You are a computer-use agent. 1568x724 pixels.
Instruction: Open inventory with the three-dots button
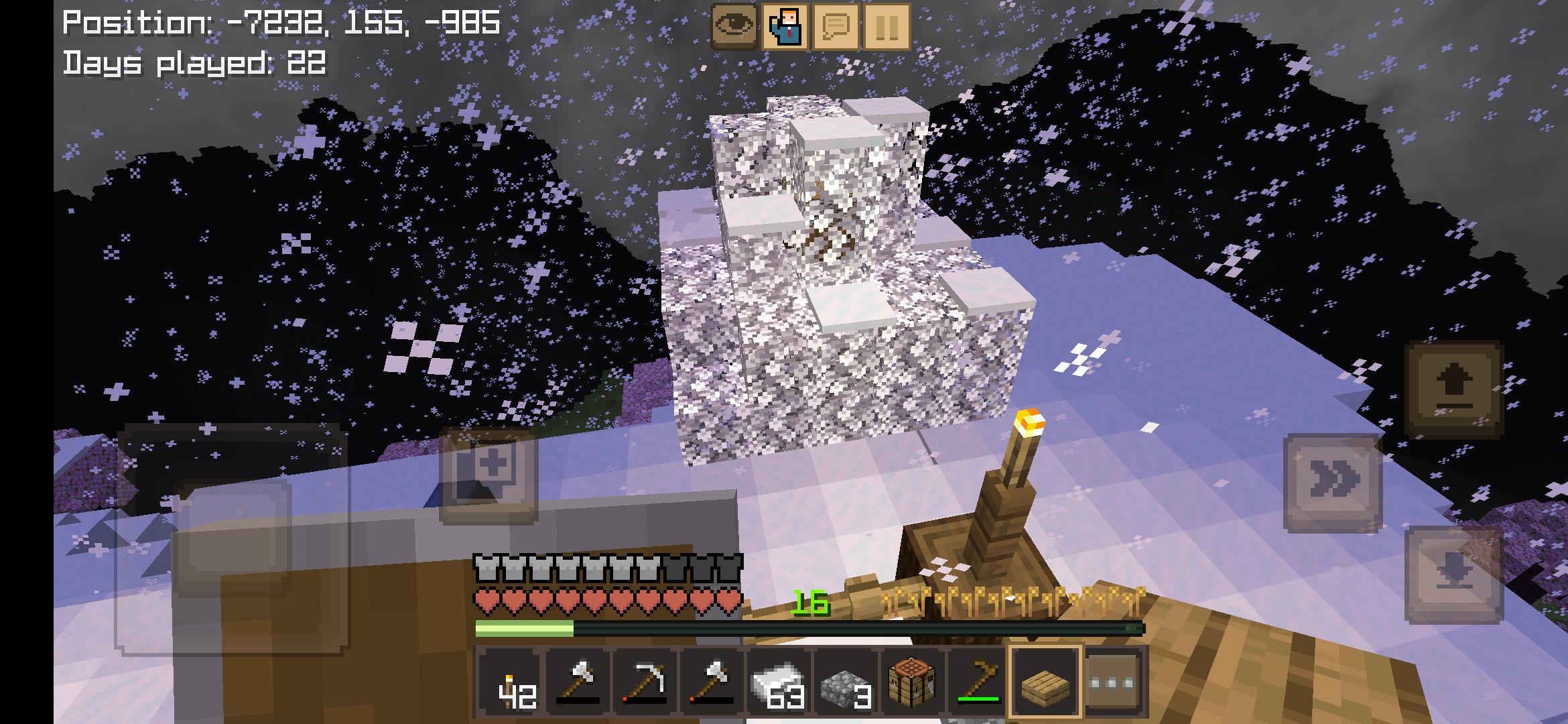point(1111,682)
